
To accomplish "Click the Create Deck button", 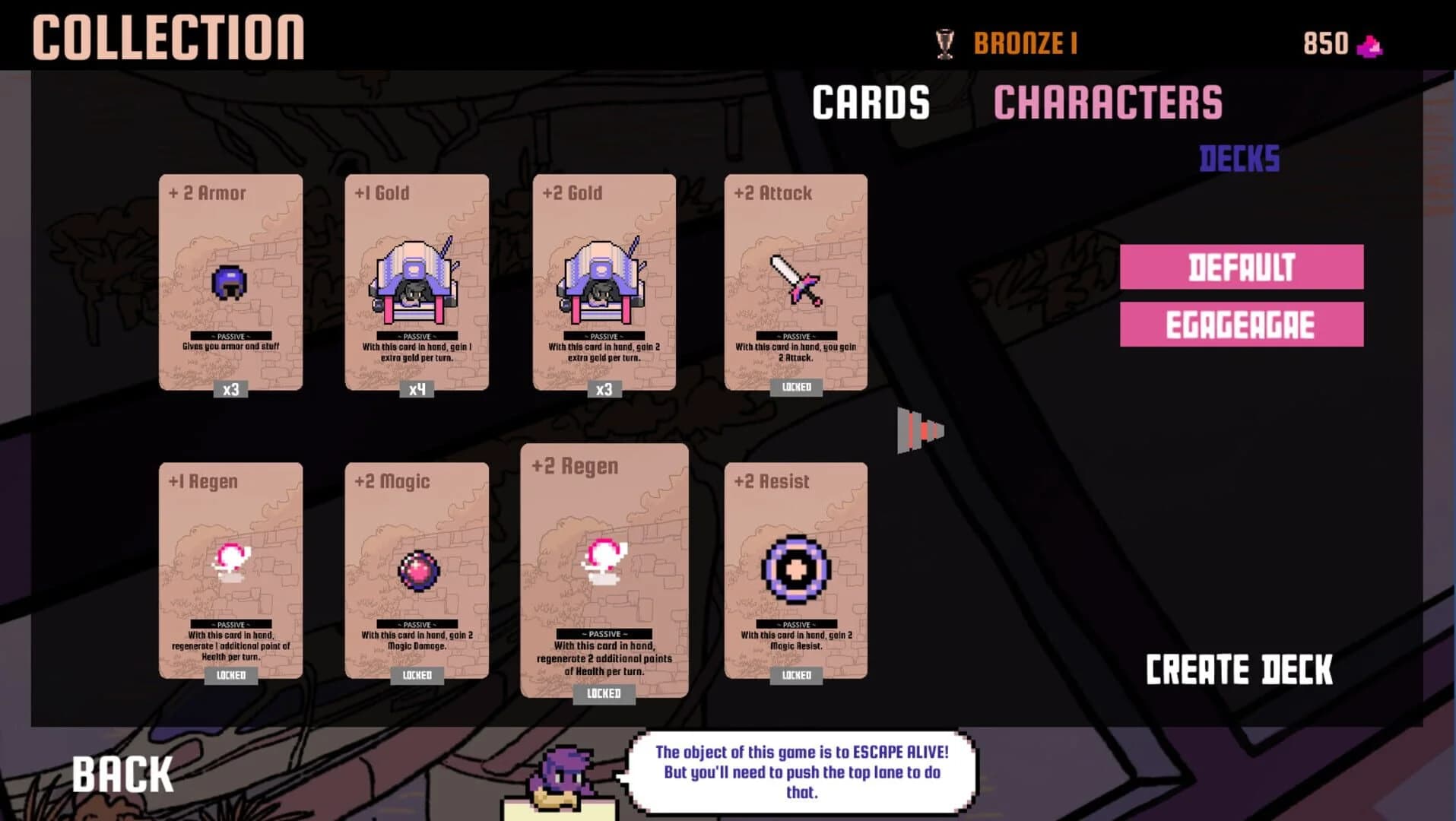I will click(x=1238, y=669).
